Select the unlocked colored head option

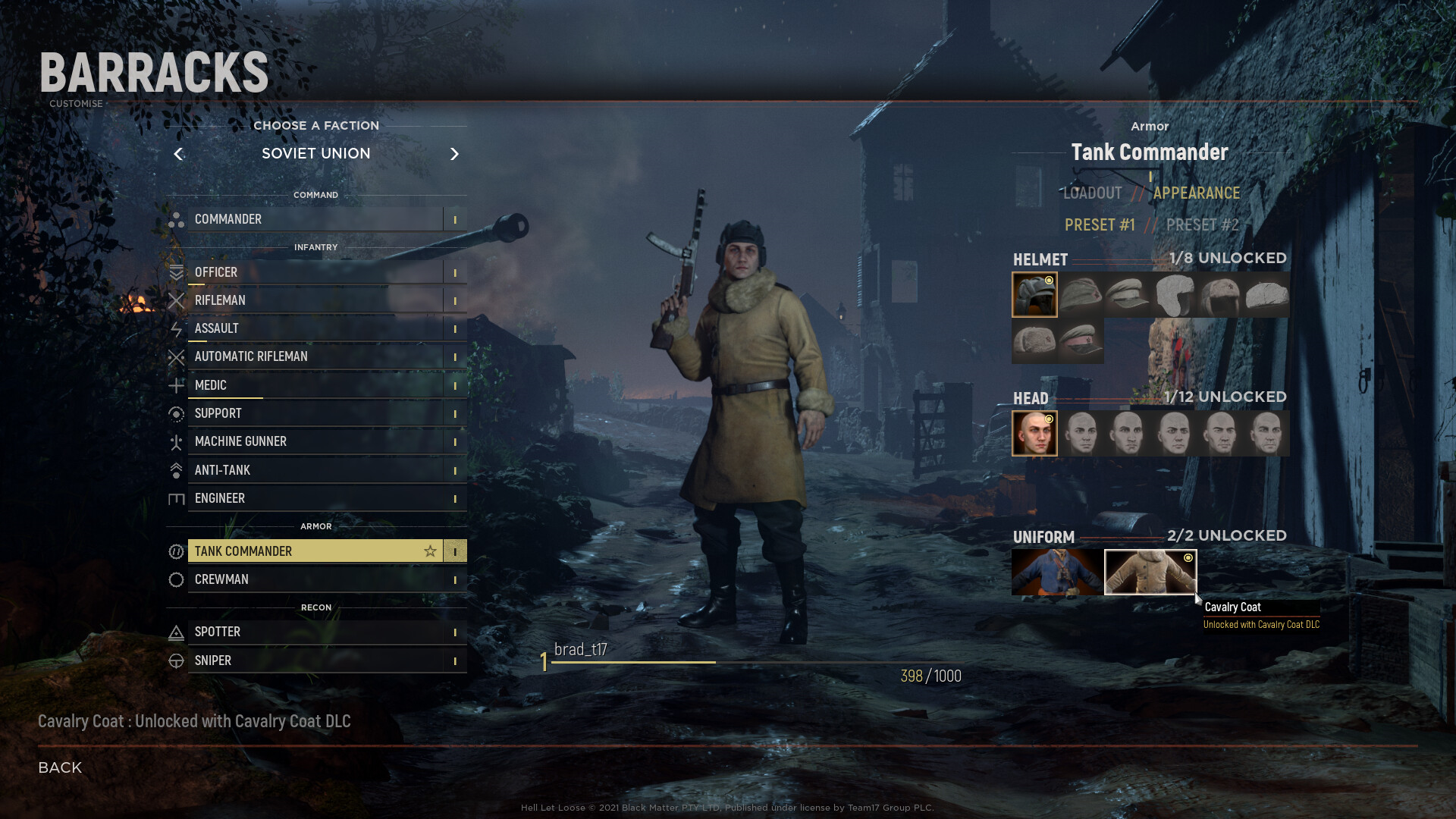tap(1034, 434)
